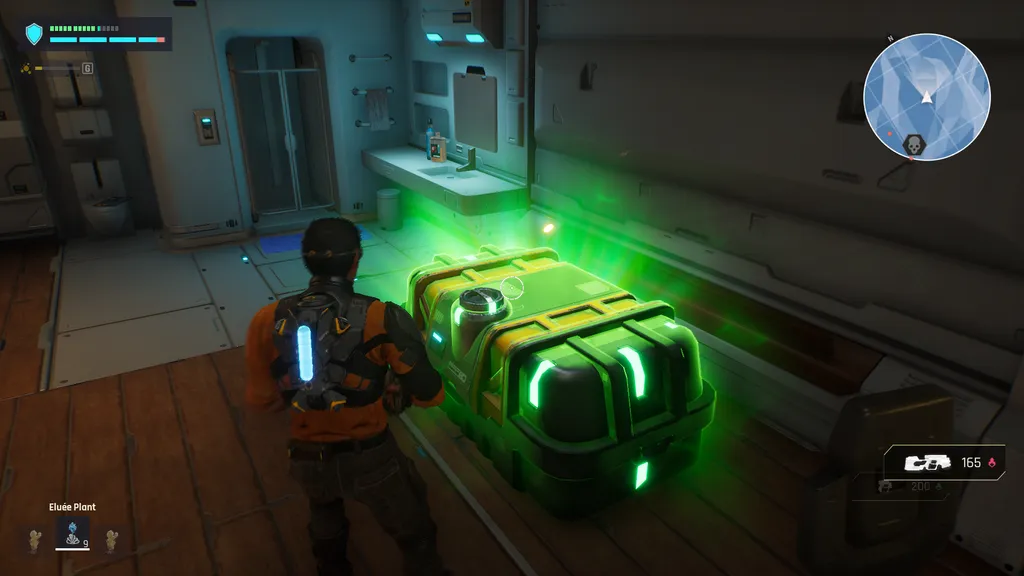Click the equipped weapon icon
This screenshot has height=576, width=1024.
pos(925,463)
